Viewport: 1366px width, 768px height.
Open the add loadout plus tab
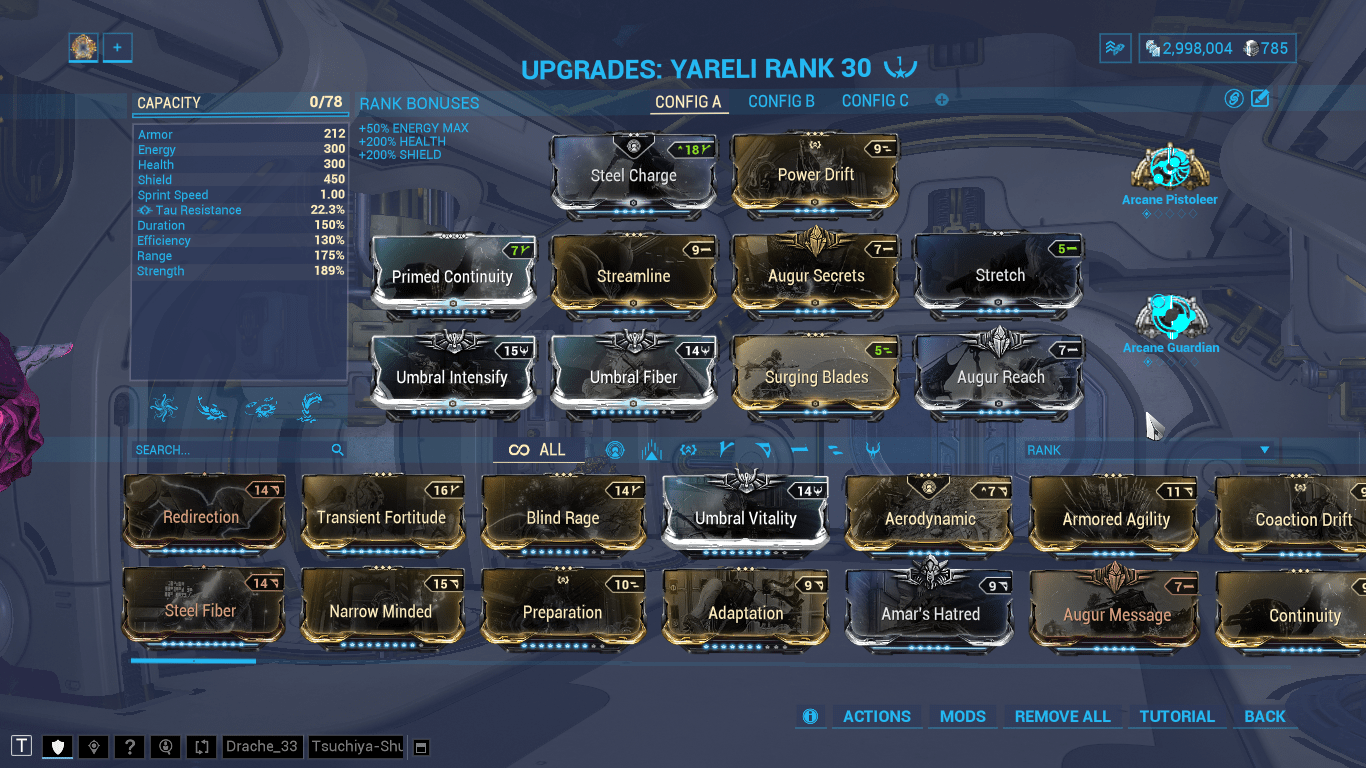coord(117,47)
